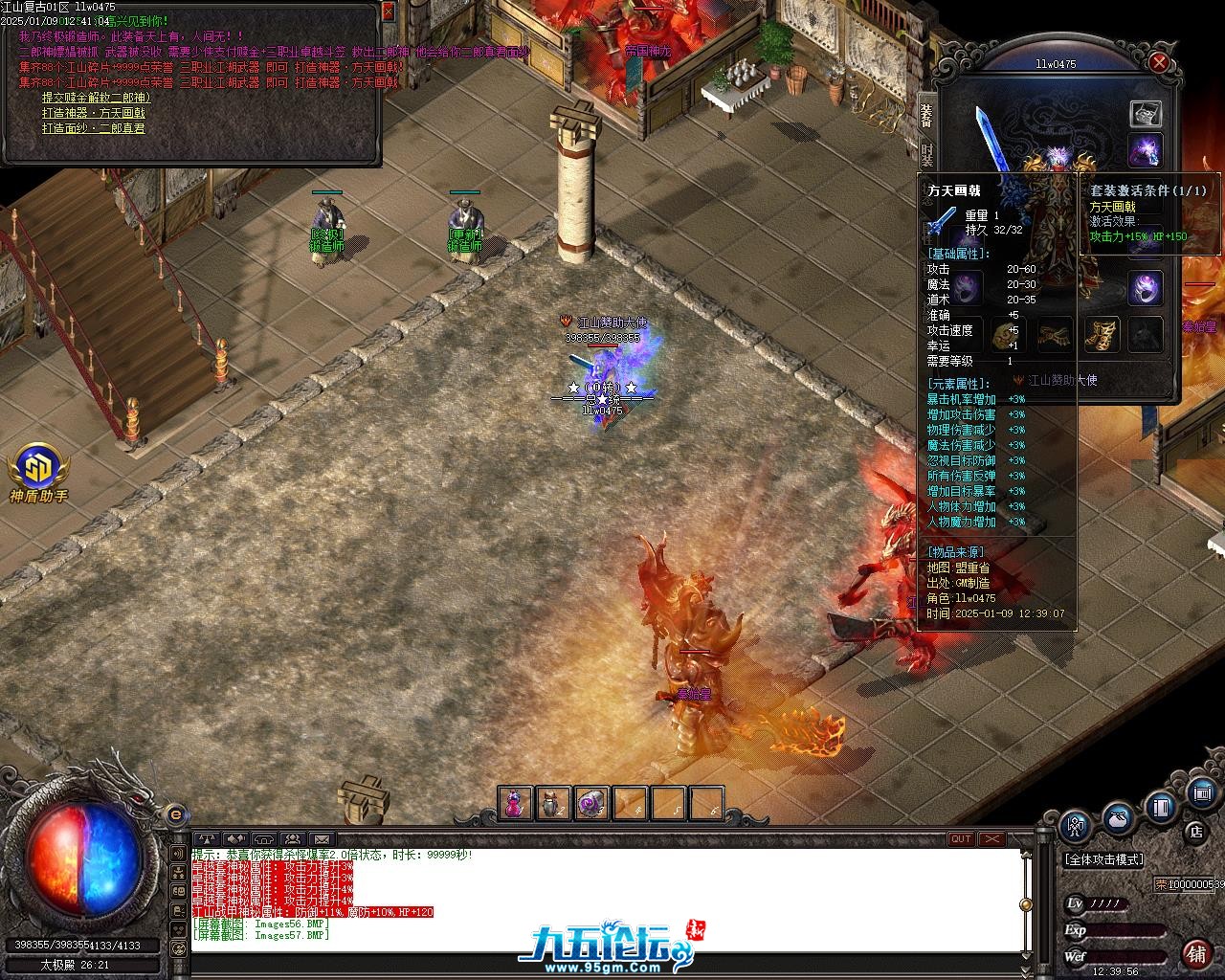Close the character equipment panel
The height and width of the screenshot is (980, 1225).
[1159, 63]
